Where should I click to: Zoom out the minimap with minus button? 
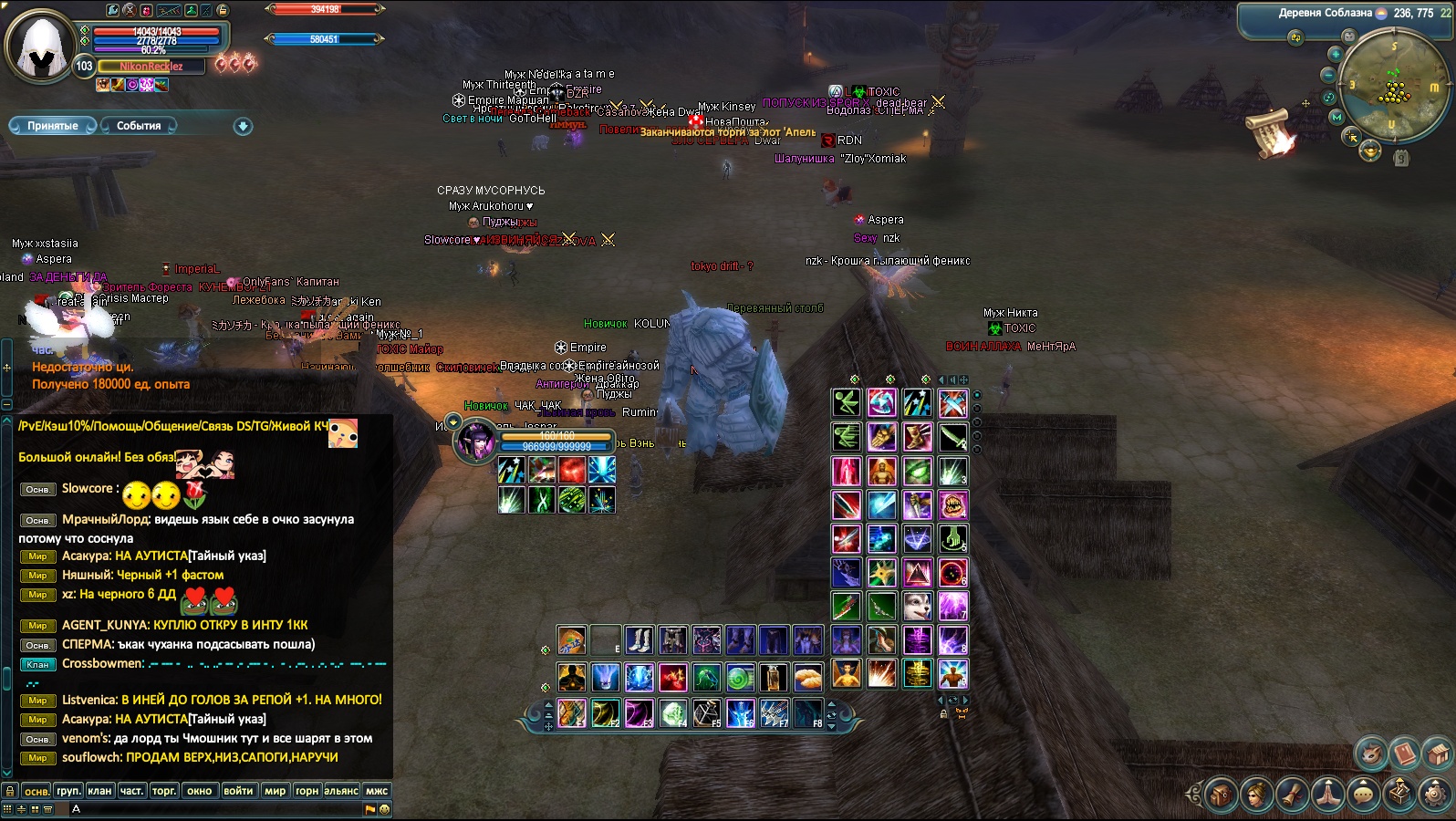1329,75
